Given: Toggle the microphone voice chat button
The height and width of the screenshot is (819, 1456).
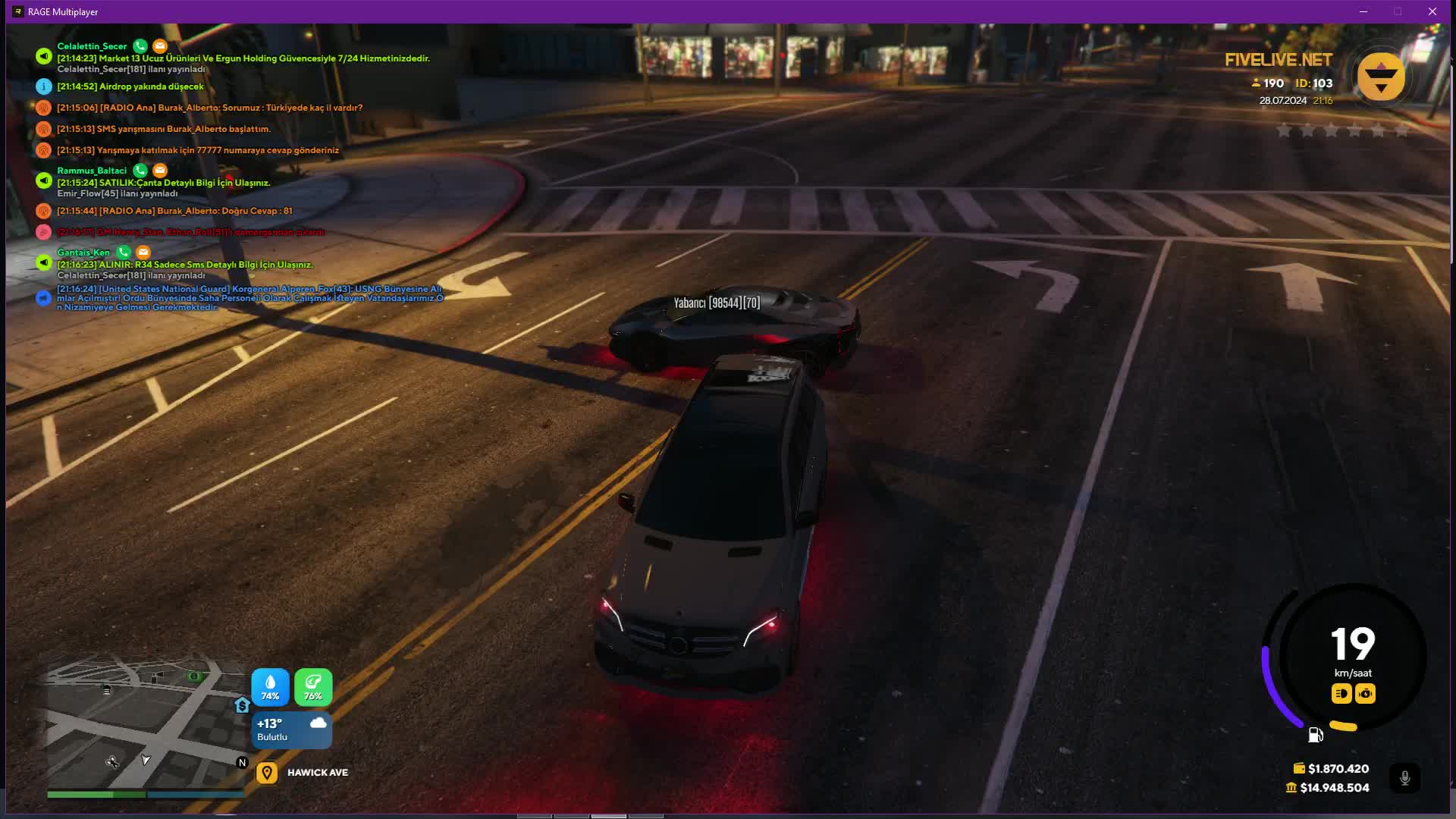Looking at the screenshot, I should 1404,778.
